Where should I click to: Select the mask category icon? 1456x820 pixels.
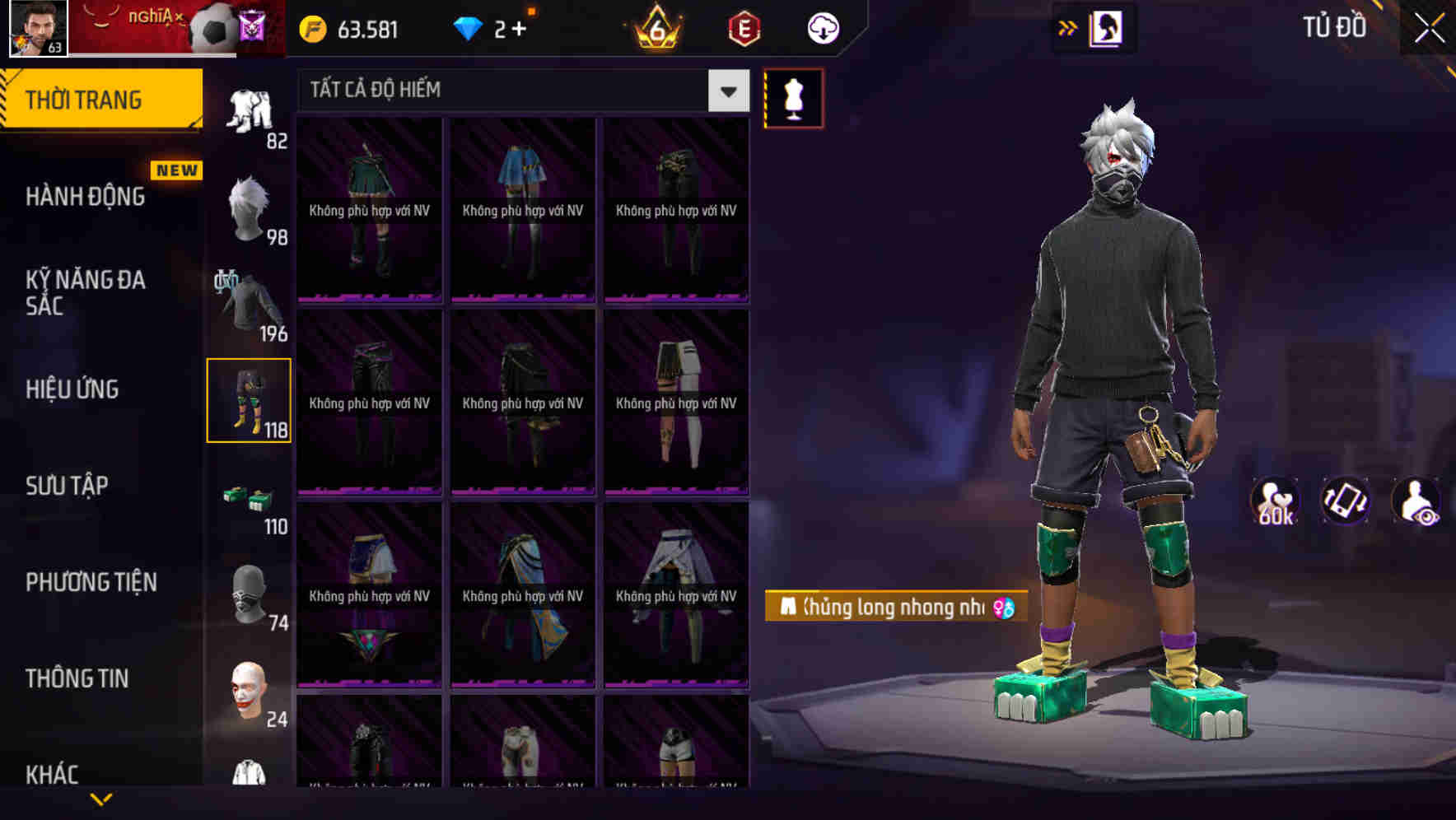[250, 591]
